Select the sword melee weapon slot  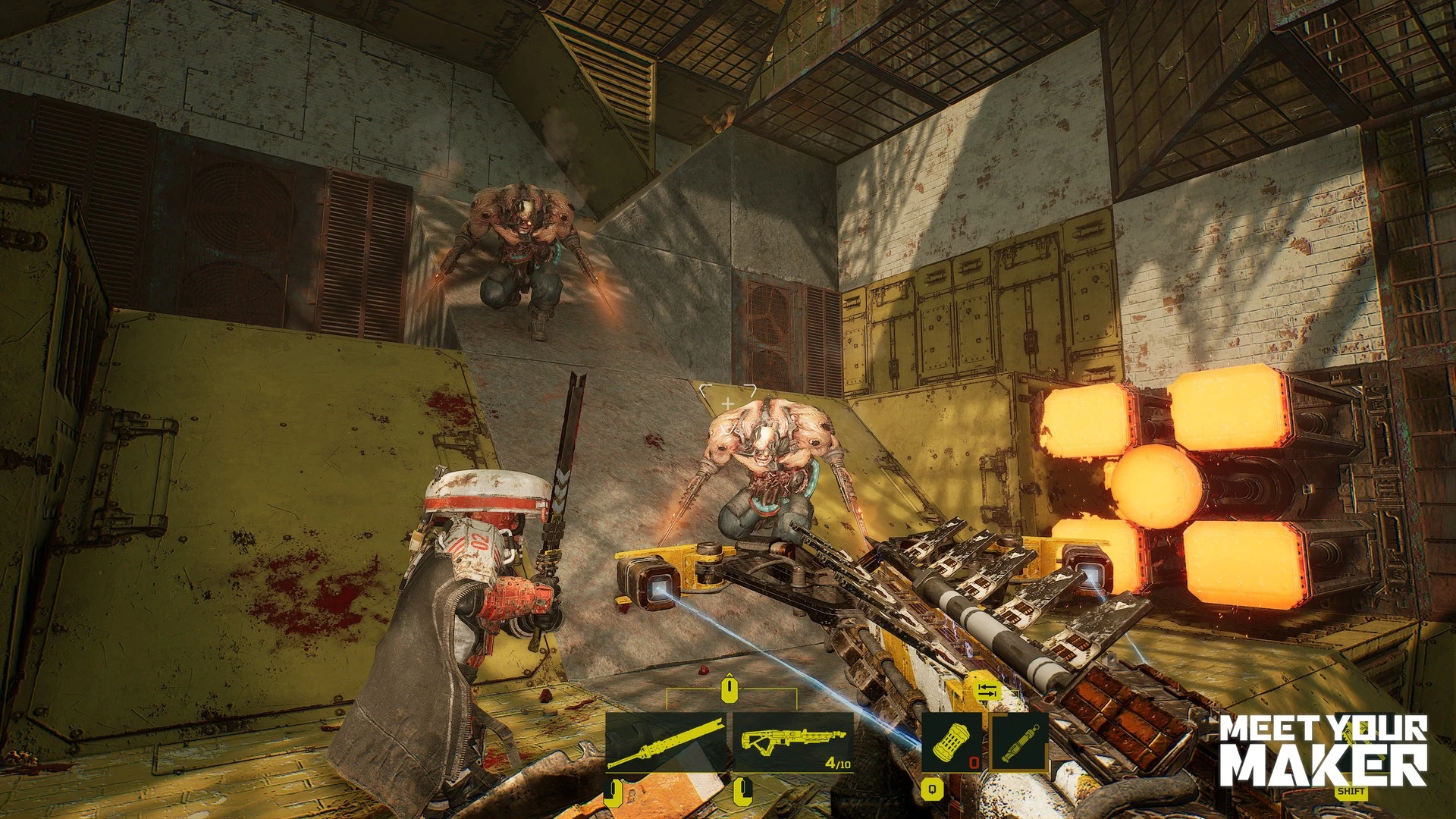(666, 742)
